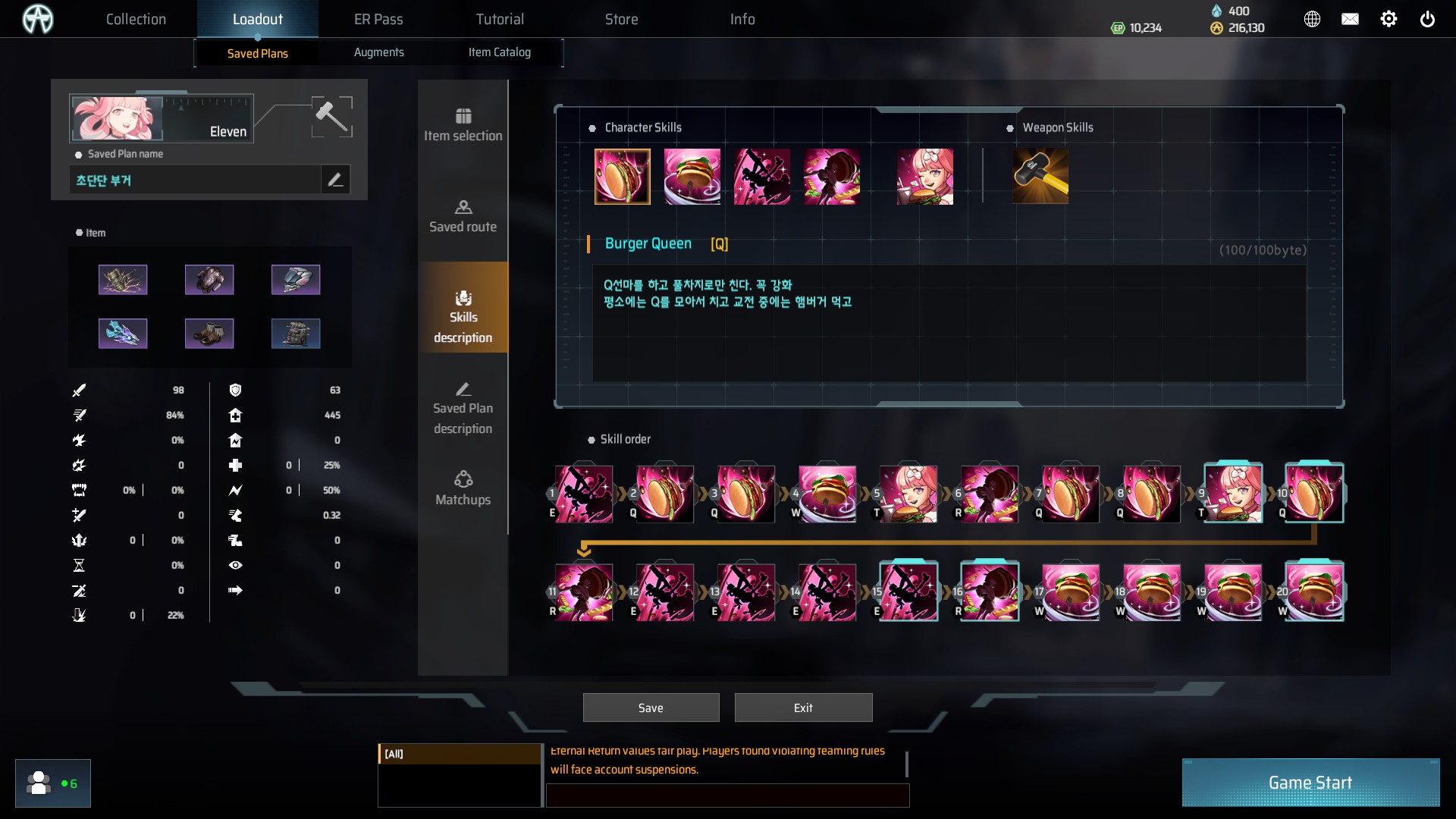The height and width of the screenshot is (819, 1456).
Task: Select the Augments sub-tab
Action: click(x=378, y=52)
